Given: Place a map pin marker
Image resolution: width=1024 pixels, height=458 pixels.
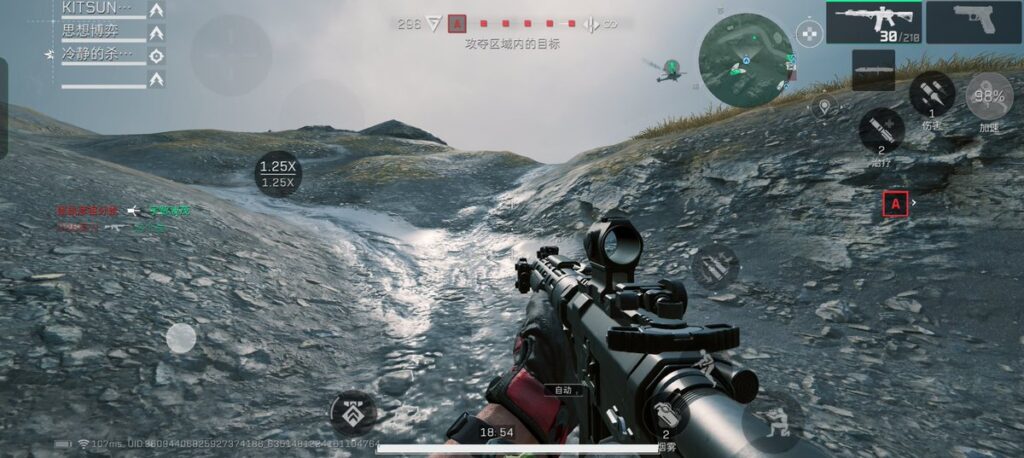Looking at the screenshot, I should click(824, 106).
